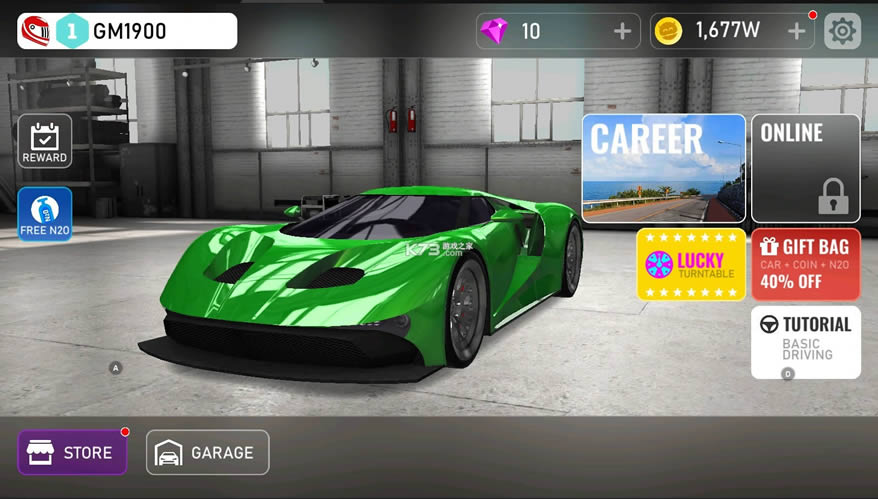Select the locked Online mode
The height and width of the screenshot is (499, 878).
click(x=805, y=167)
